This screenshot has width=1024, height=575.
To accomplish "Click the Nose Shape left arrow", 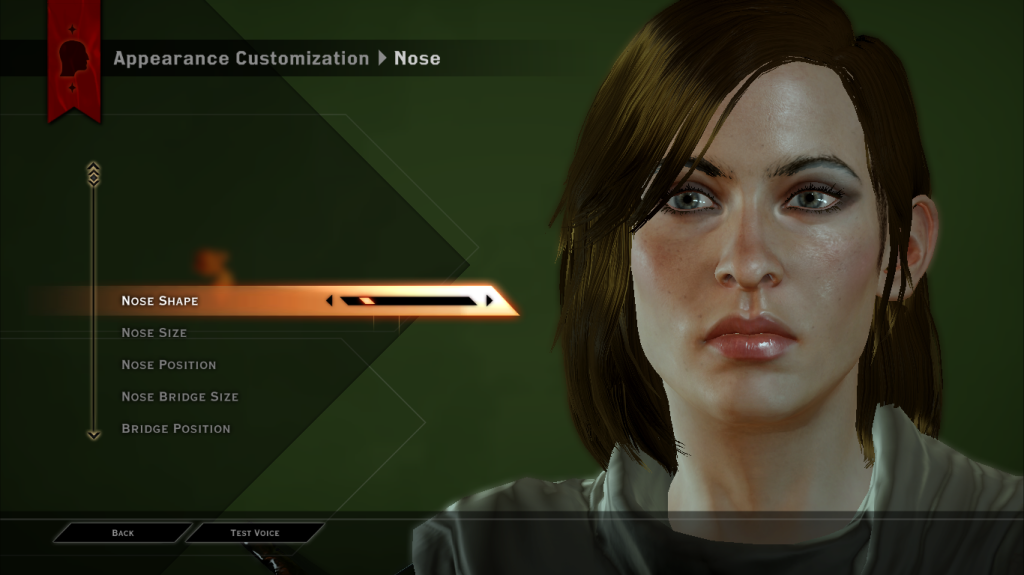I will 330,300.
